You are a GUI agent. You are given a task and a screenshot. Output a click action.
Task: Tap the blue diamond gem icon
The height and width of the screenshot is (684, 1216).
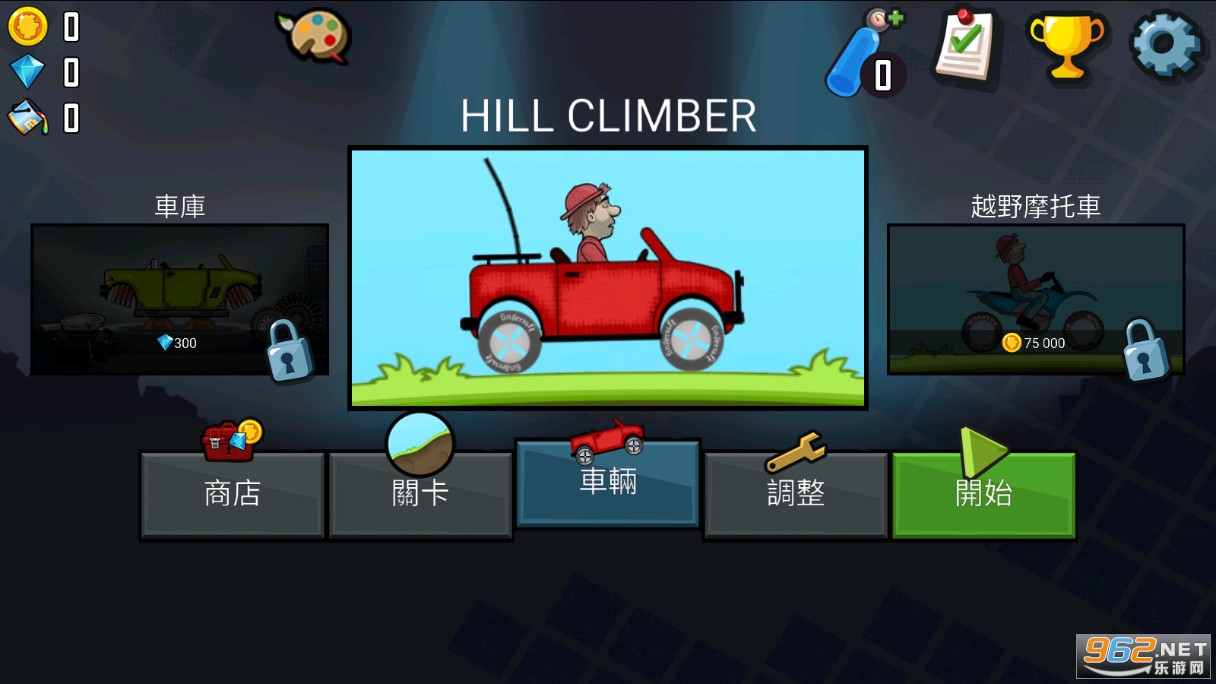pos(28,72)
